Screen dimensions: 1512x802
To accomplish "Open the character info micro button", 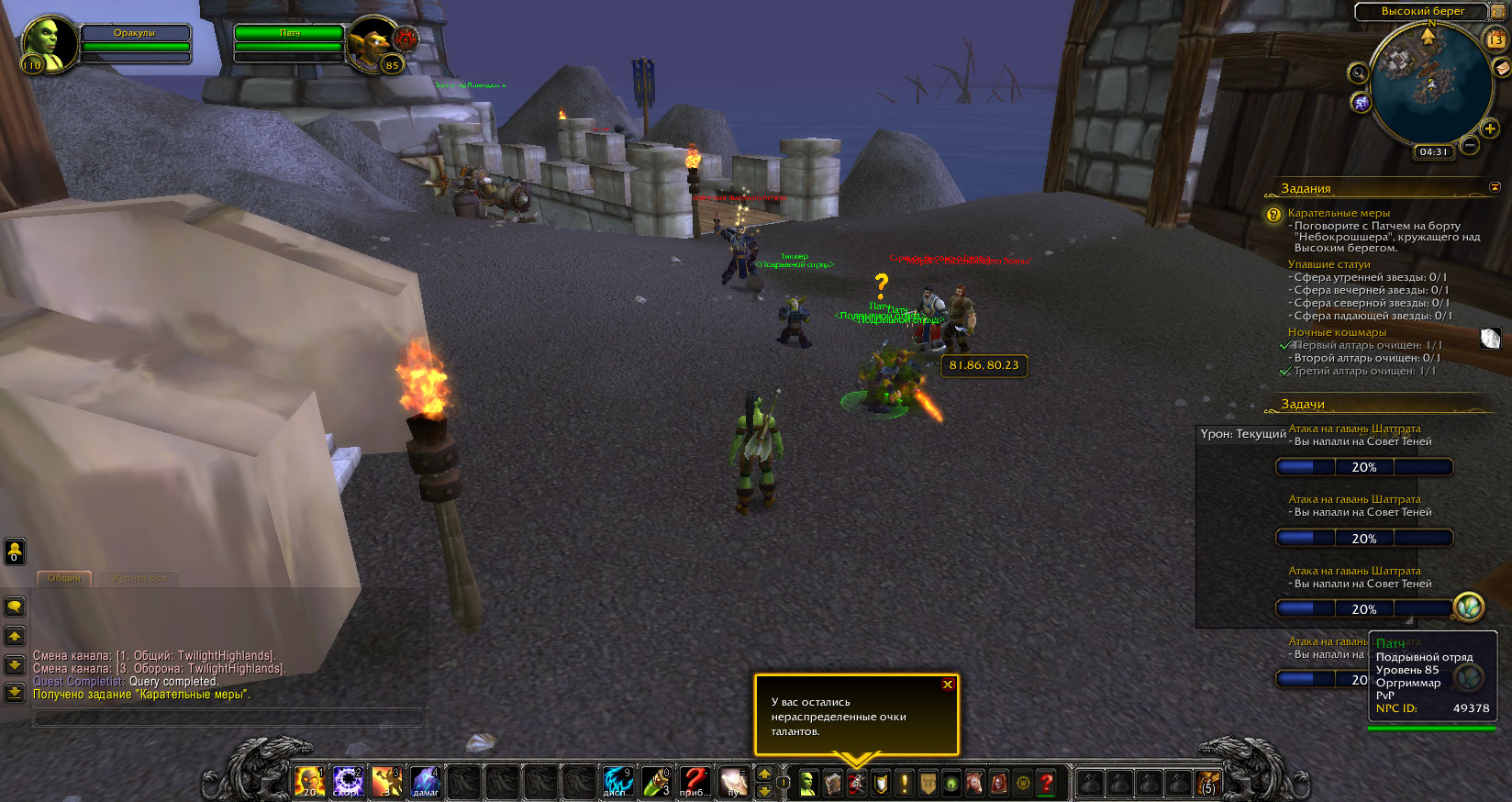I will 808,783.
